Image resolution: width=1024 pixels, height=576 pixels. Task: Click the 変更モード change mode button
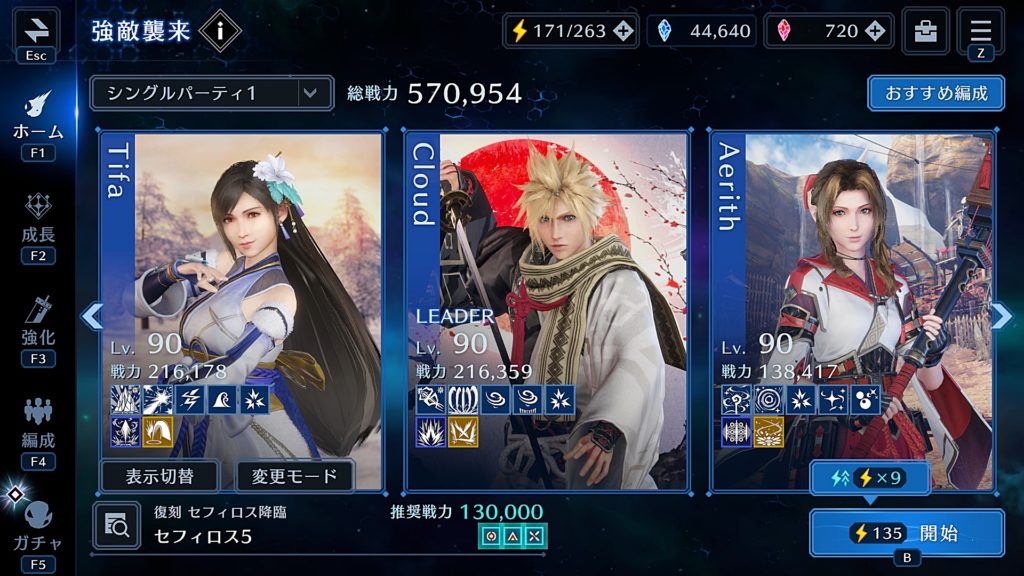pos(294,475)
